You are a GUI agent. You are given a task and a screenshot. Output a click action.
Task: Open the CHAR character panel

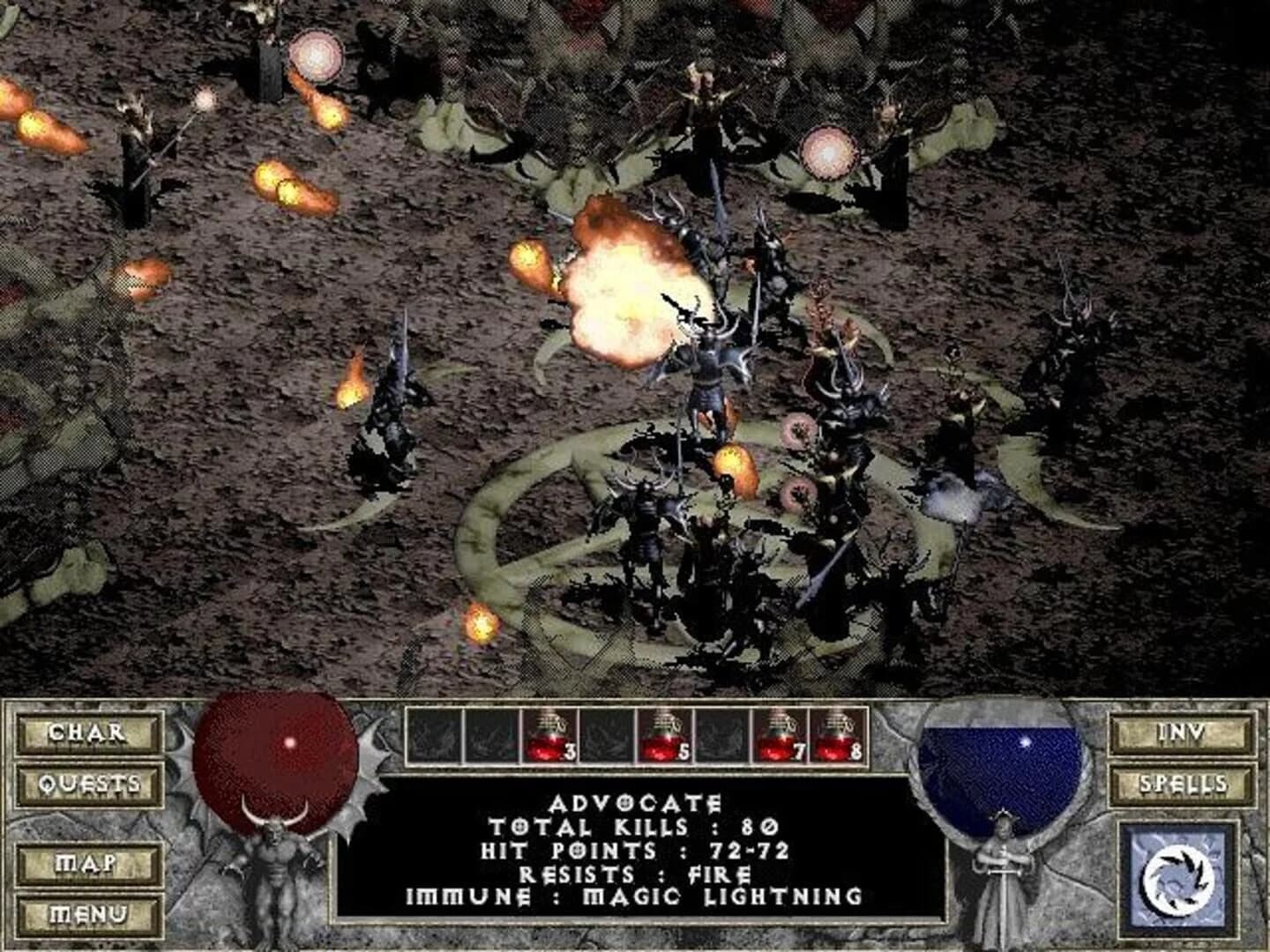[86, 732]
